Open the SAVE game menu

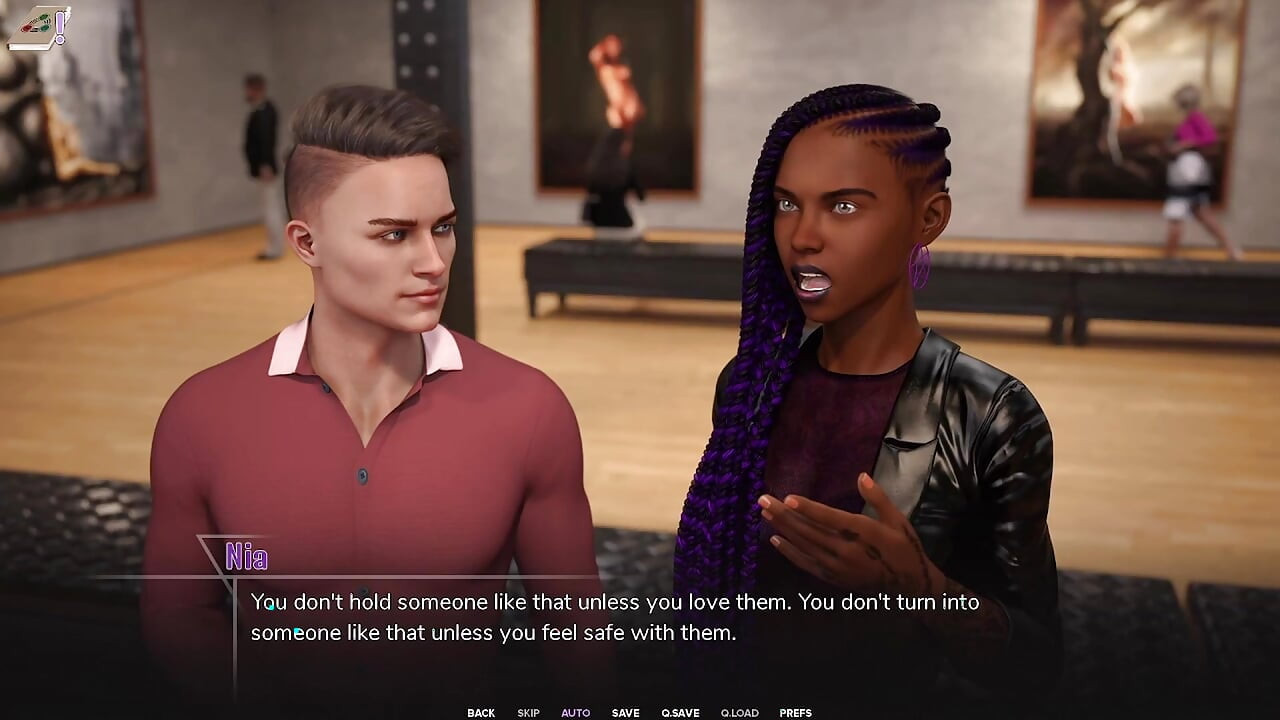(625, 713)
